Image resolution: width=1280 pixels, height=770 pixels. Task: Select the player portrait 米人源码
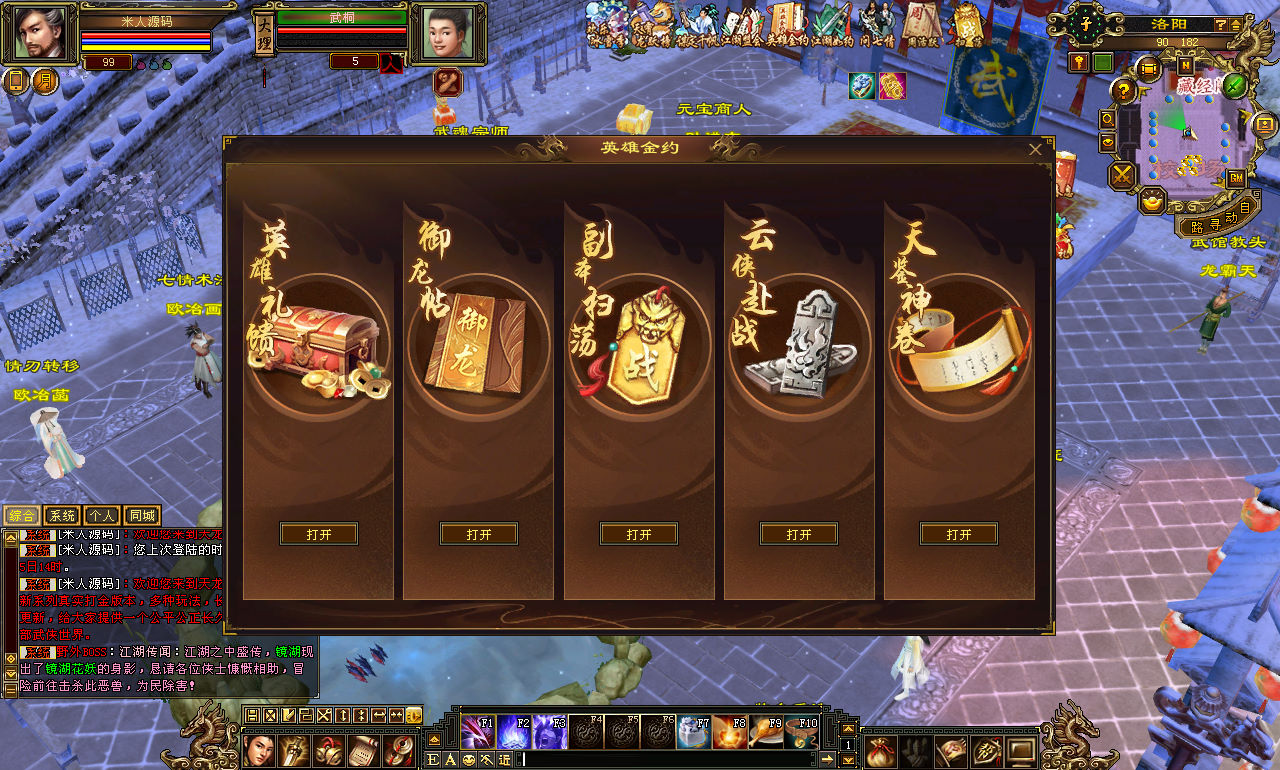point(43,33)
